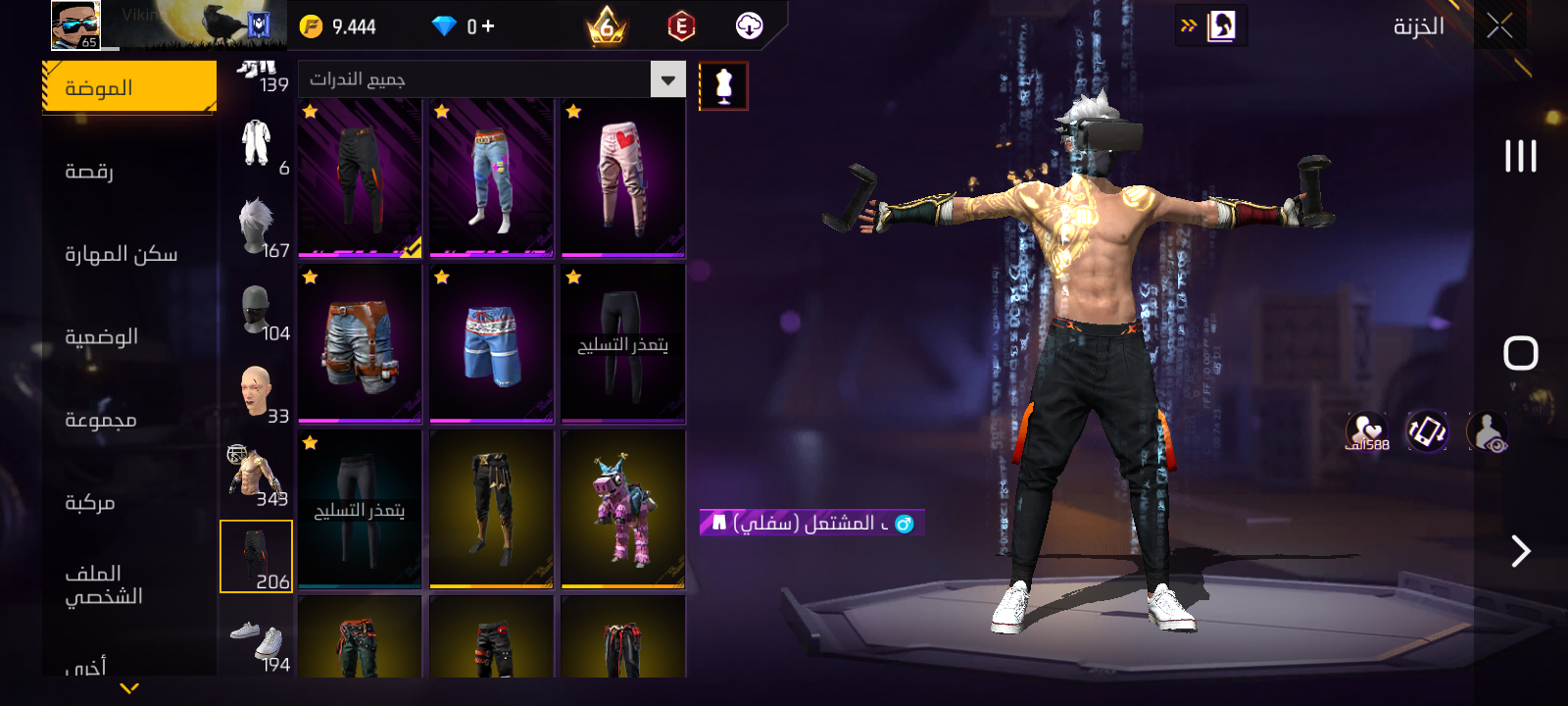Select the shoes category with 194 items
Viewport: 1568px width, 706px height.
tap(259, 642)
